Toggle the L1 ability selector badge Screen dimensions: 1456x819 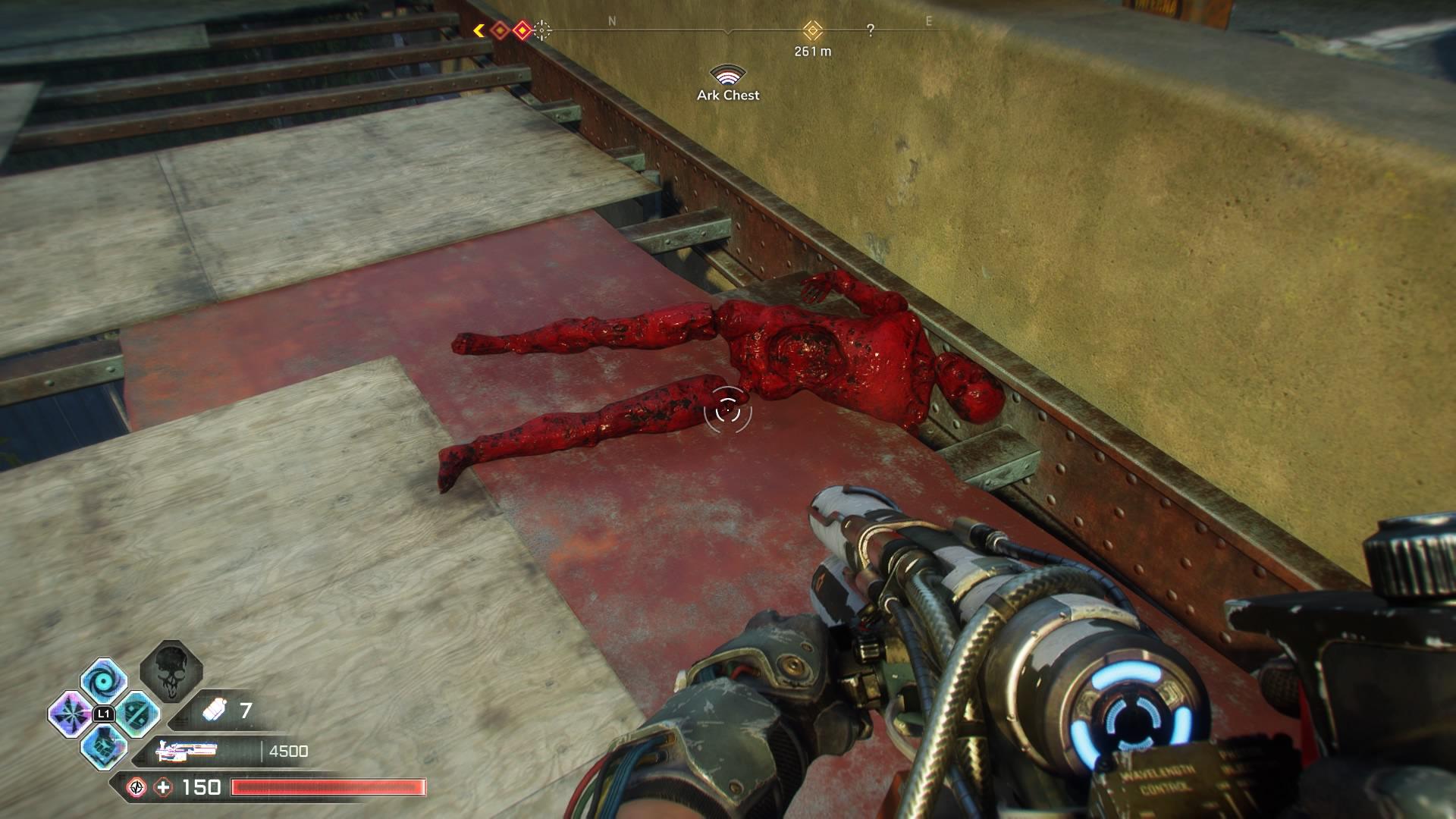point(104,714)
